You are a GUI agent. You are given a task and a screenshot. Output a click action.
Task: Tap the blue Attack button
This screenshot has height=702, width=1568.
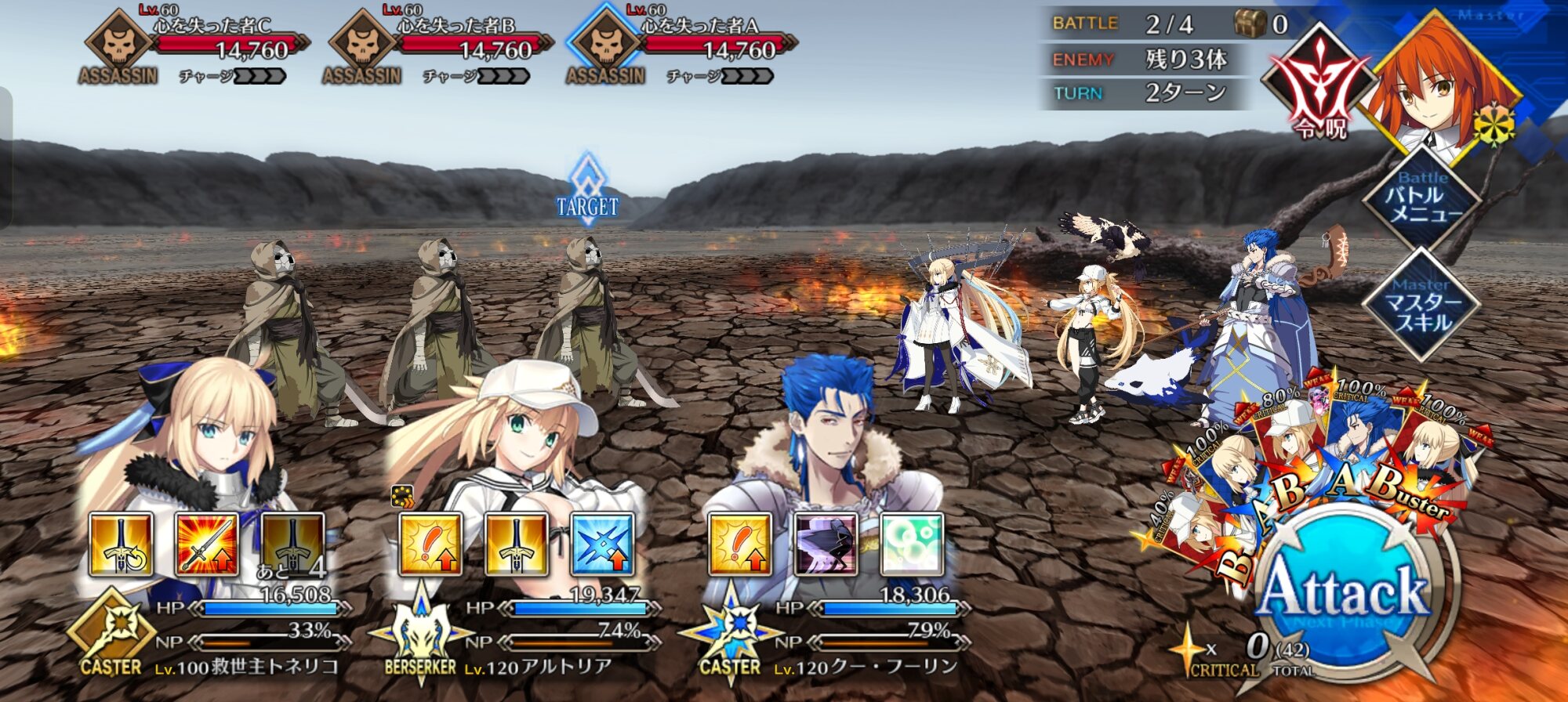[x=1345, y=592]
